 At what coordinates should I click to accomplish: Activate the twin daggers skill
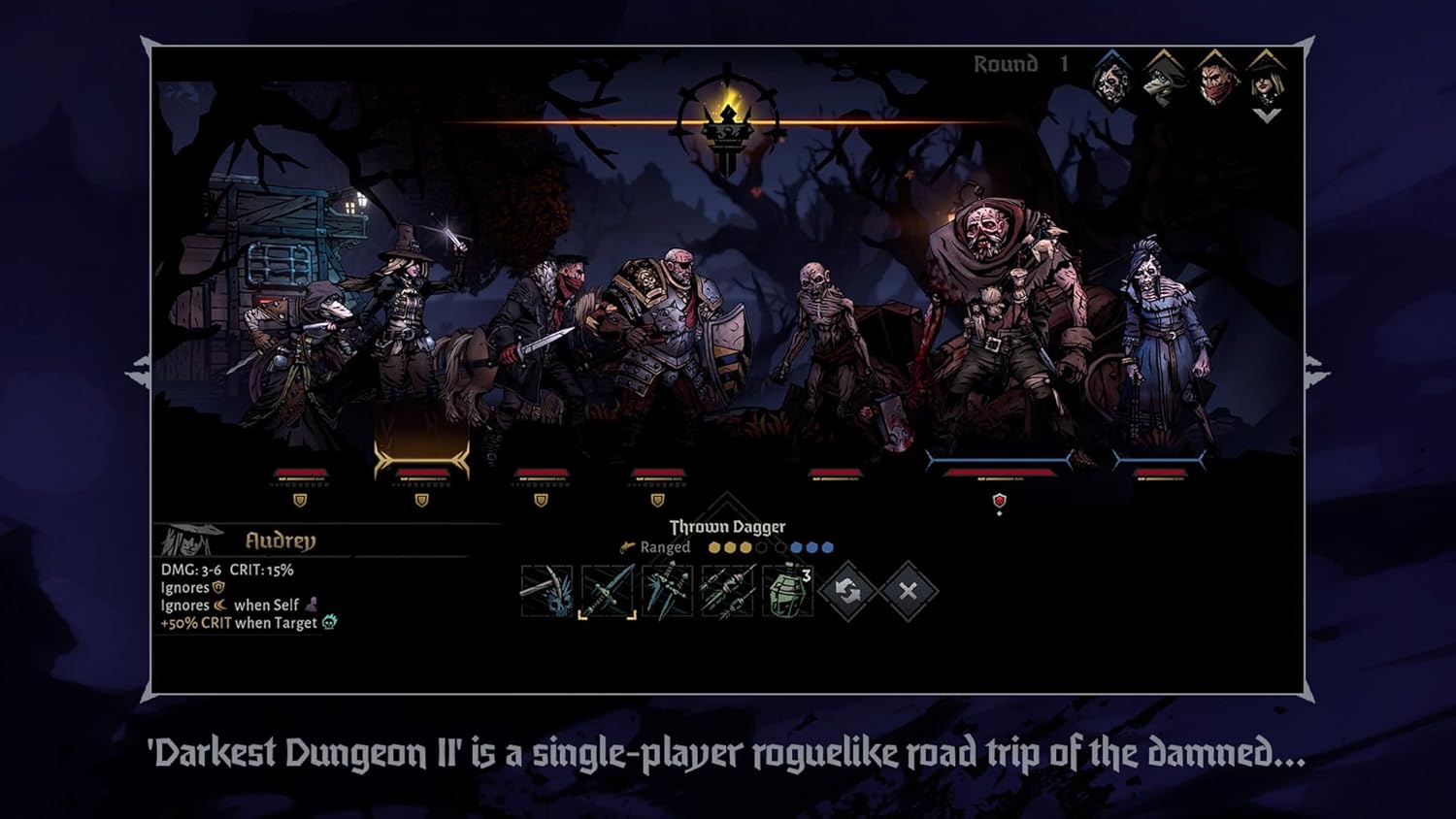coord(668,590)
